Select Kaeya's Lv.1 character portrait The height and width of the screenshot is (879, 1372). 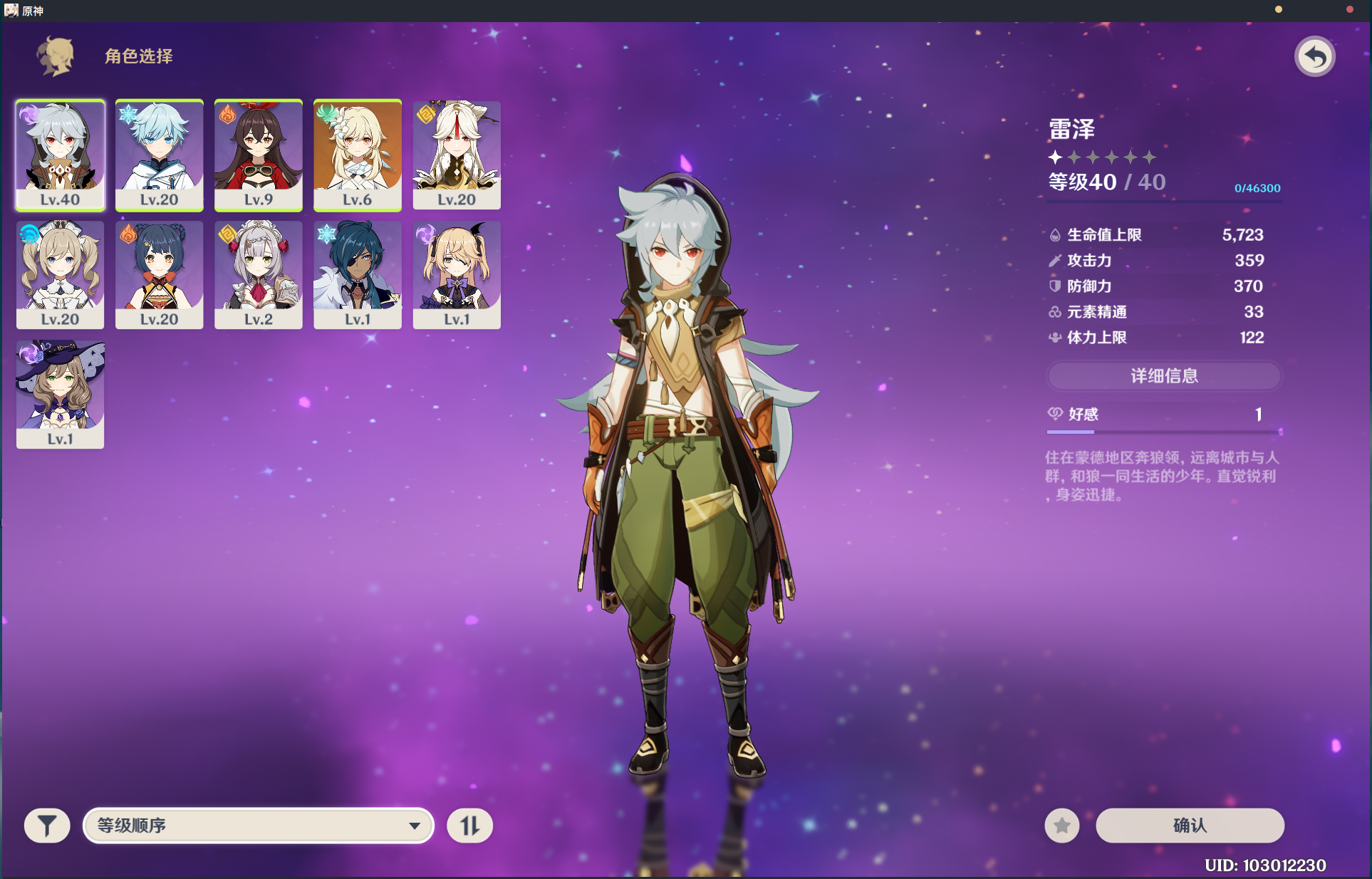(358, 275)
